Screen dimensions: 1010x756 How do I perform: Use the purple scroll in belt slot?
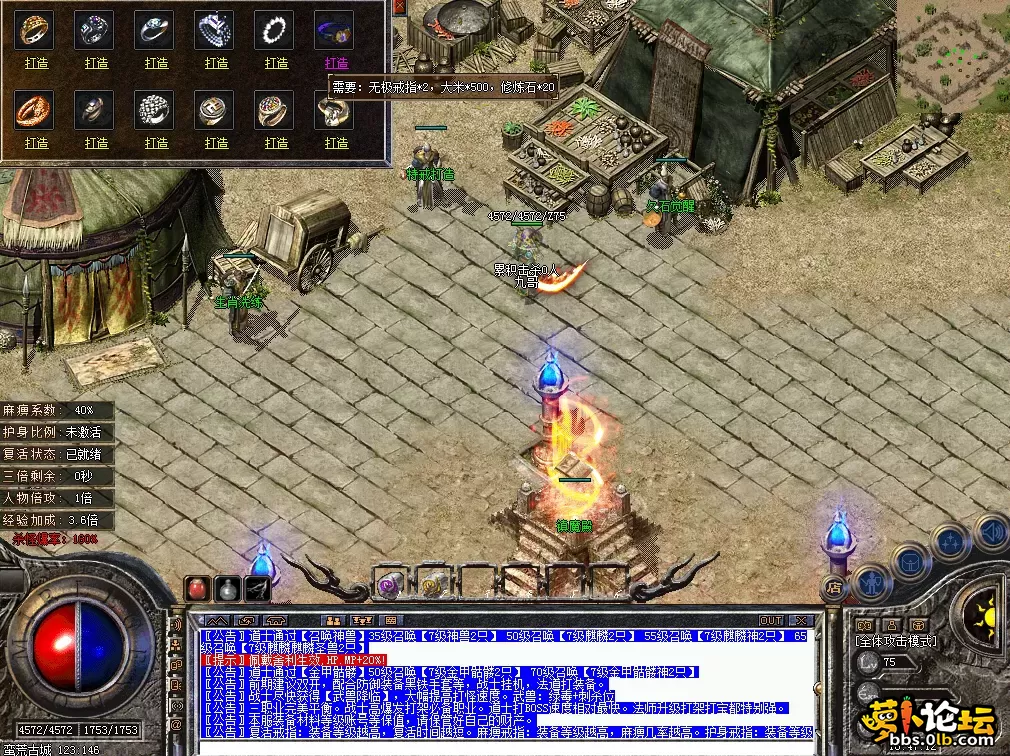(388, 584)
